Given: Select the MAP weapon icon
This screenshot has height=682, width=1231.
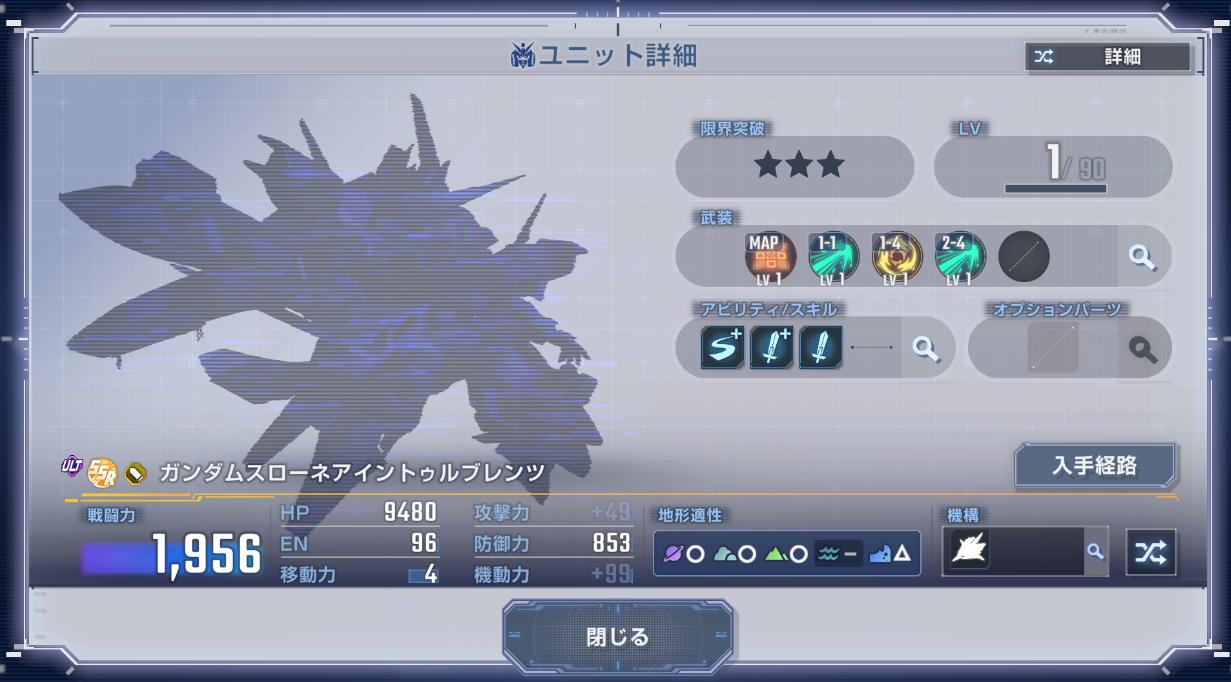Looking at the screenshot, I should pos(769,258).
